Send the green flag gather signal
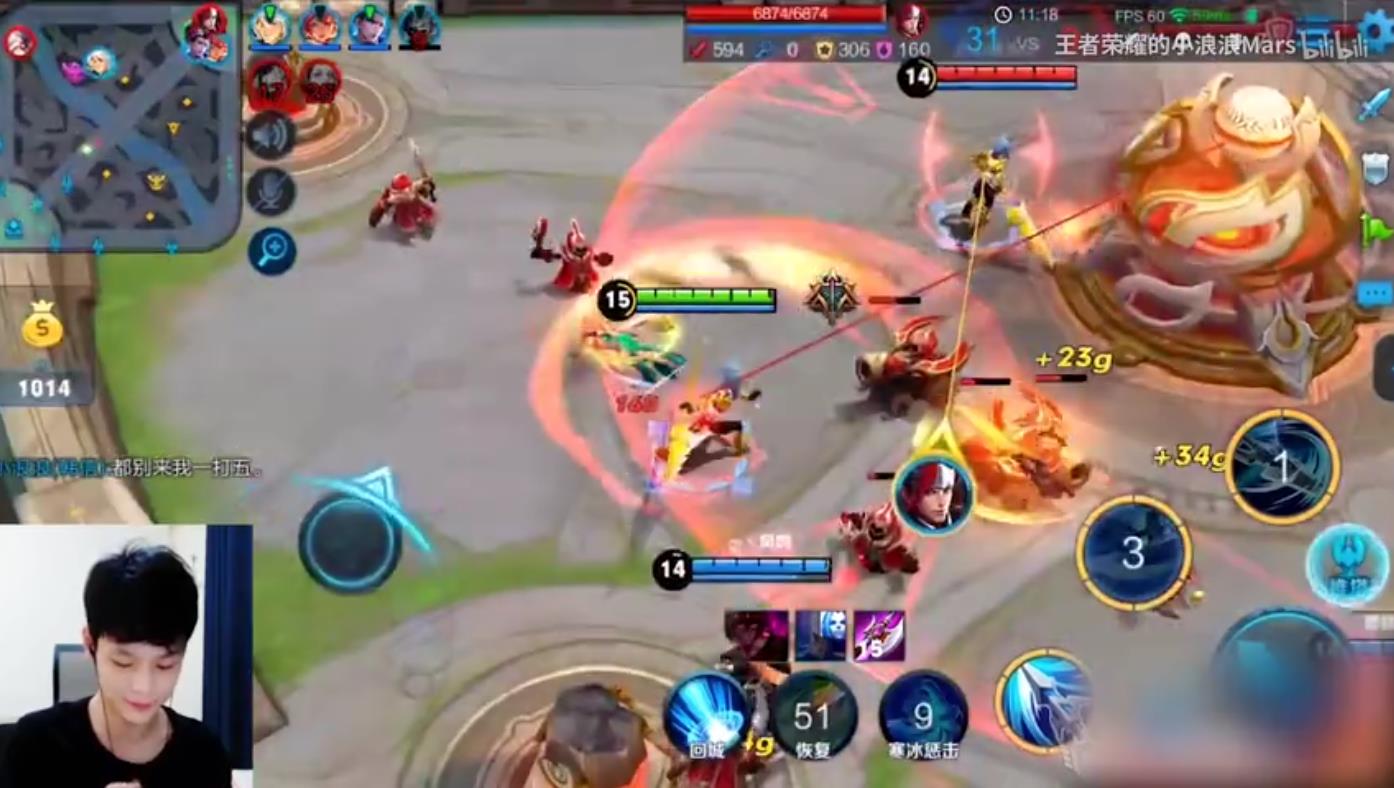 pyautogui.click(x=1376, y=231)
